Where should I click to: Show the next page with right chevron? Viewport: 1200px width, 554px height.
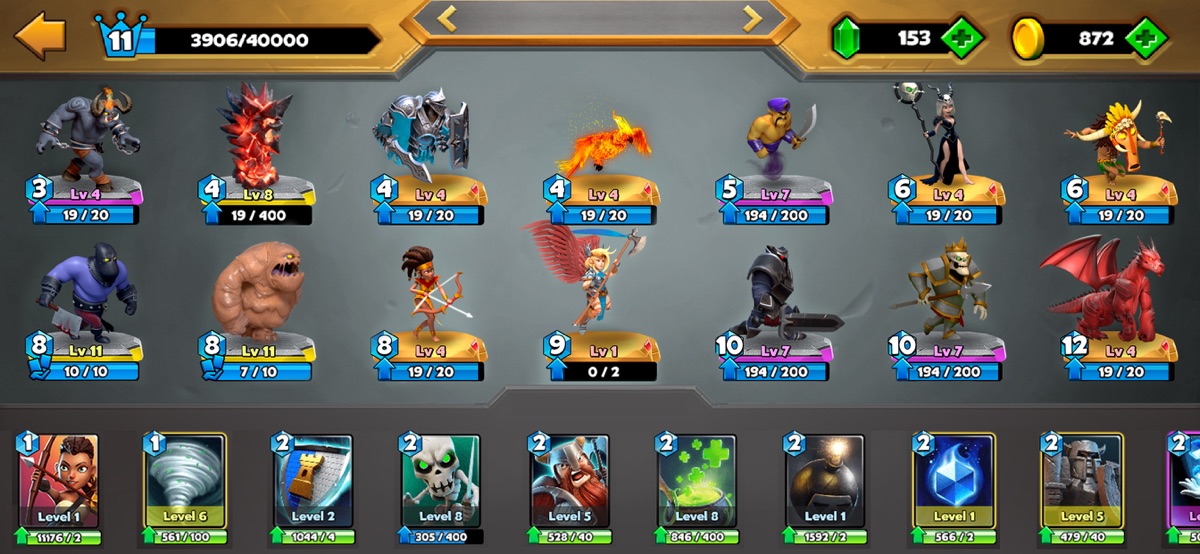click(752, 17)
